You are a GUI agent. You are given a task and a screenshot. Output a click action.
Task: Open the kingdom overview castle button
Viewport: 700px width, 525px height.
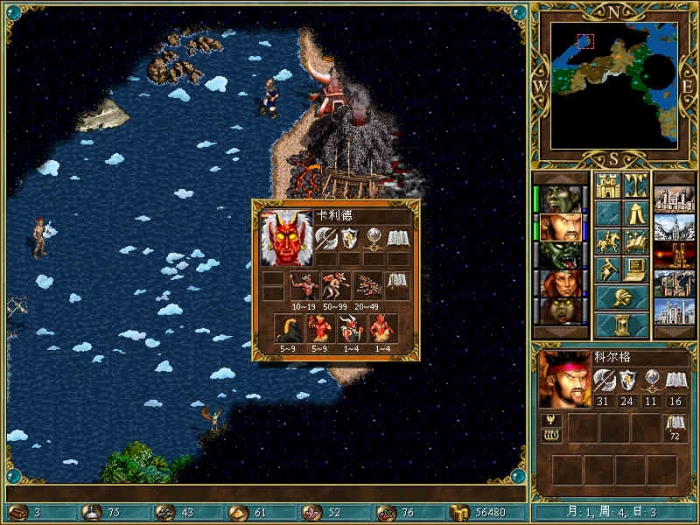click(608, 185)
